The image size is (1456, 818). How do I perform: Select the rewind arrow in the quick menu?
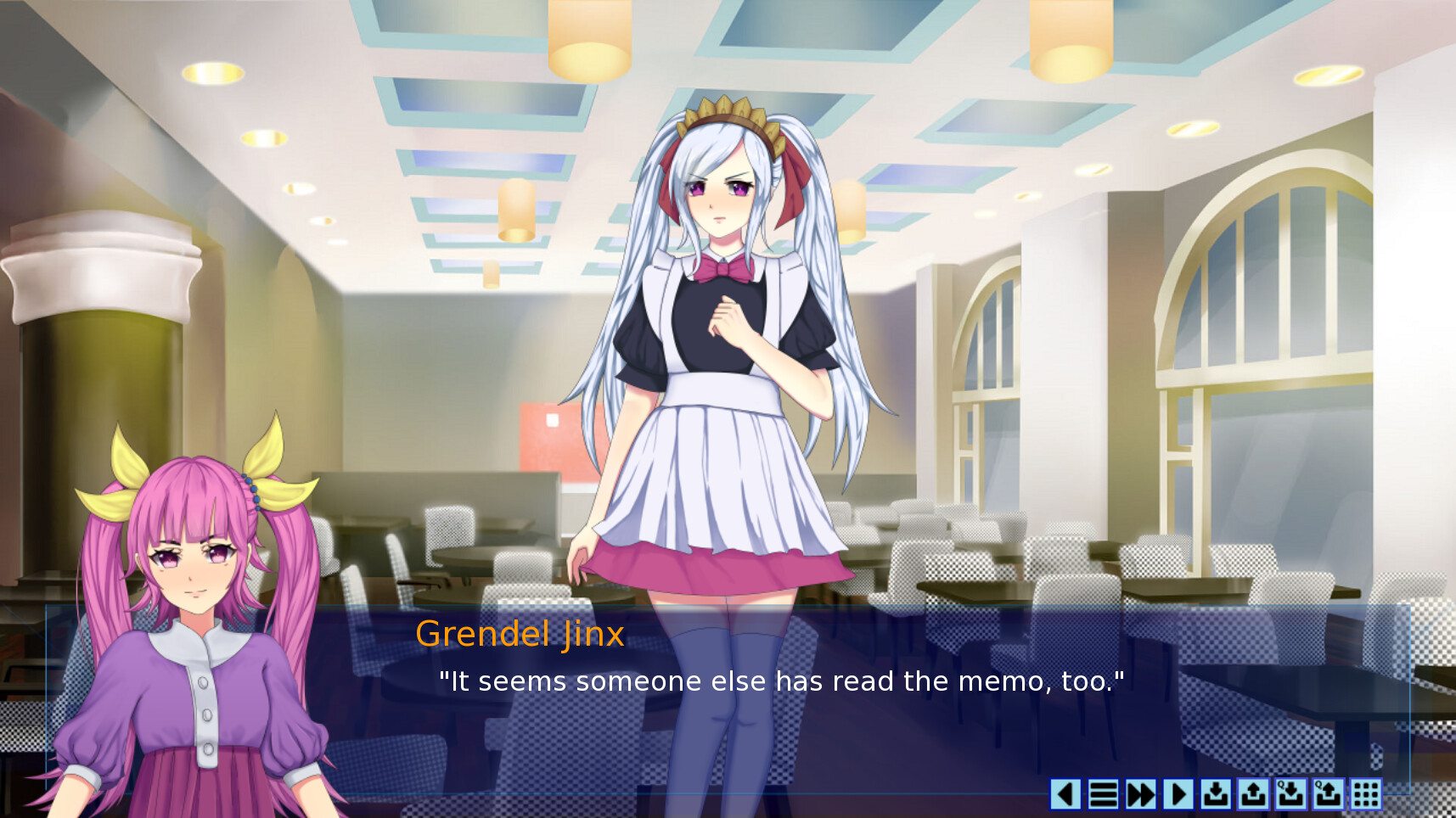point(1066,796)
